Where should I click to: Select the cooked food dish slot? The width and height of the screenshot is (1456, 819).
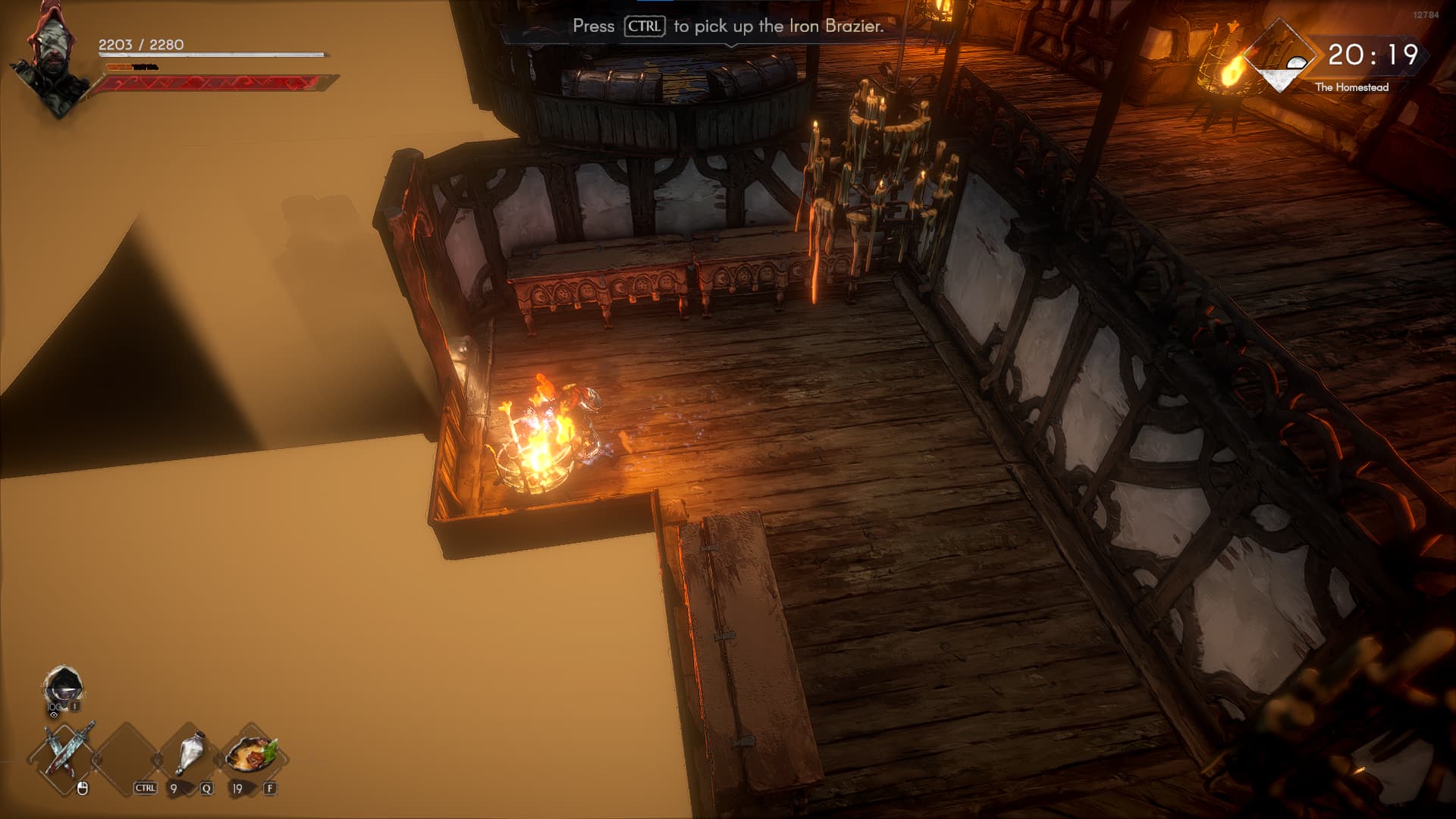pos(252,754)
